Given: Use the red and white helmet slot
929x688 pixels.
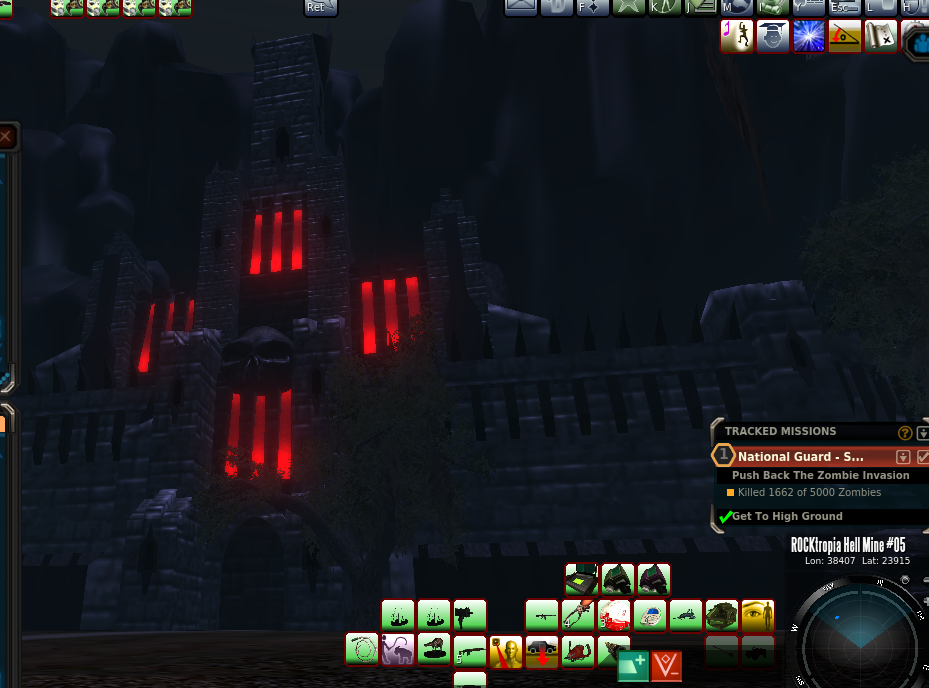Looking at the screenshot, I should [x=615, y=614].
